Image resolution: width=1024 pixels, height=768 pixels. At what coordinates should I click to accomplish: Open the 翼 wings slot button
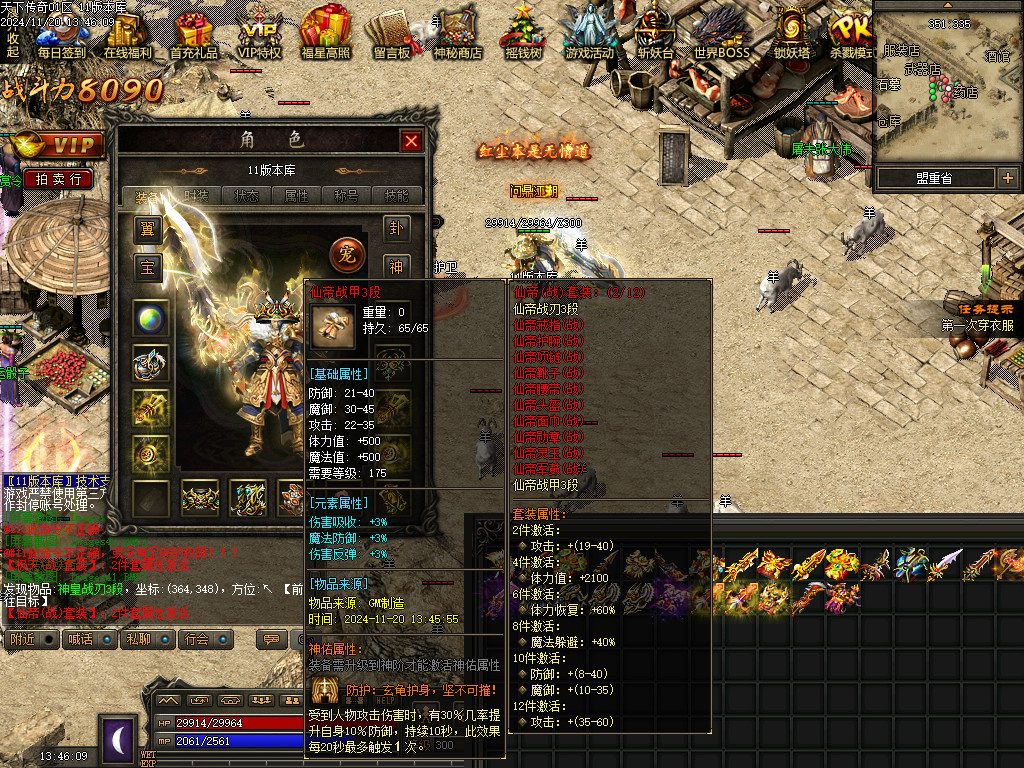pyautogui.click(x=148, y=231)
